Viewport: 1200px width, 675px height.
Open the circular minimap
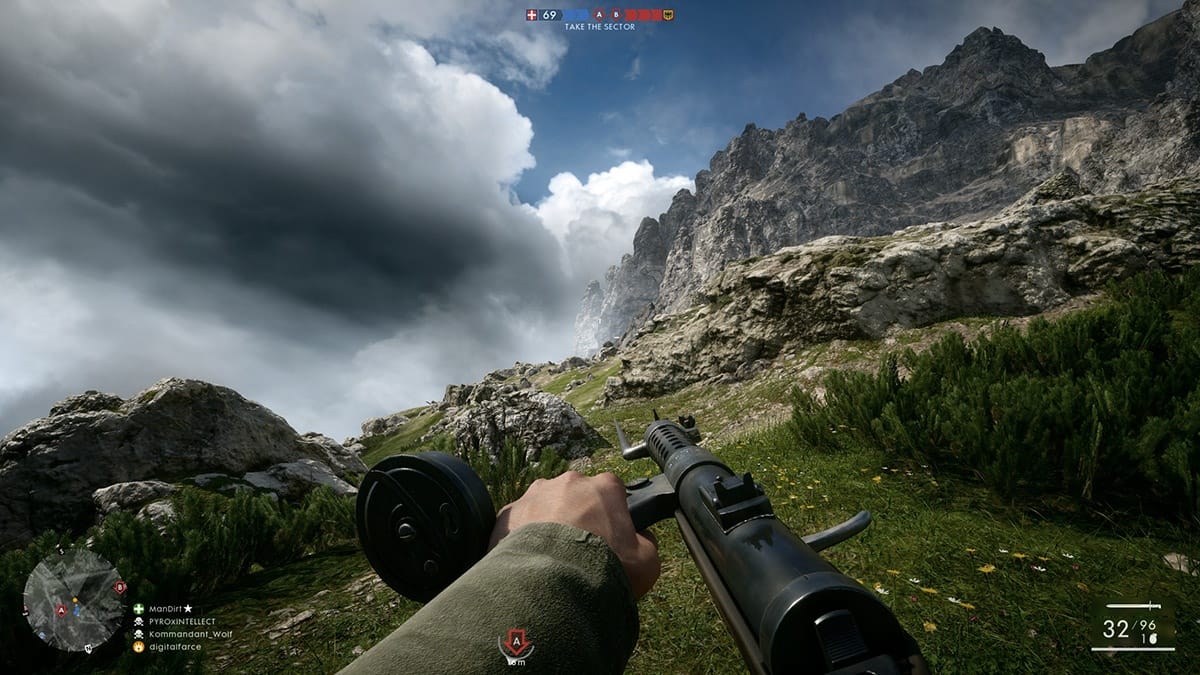tap(73, 600)
